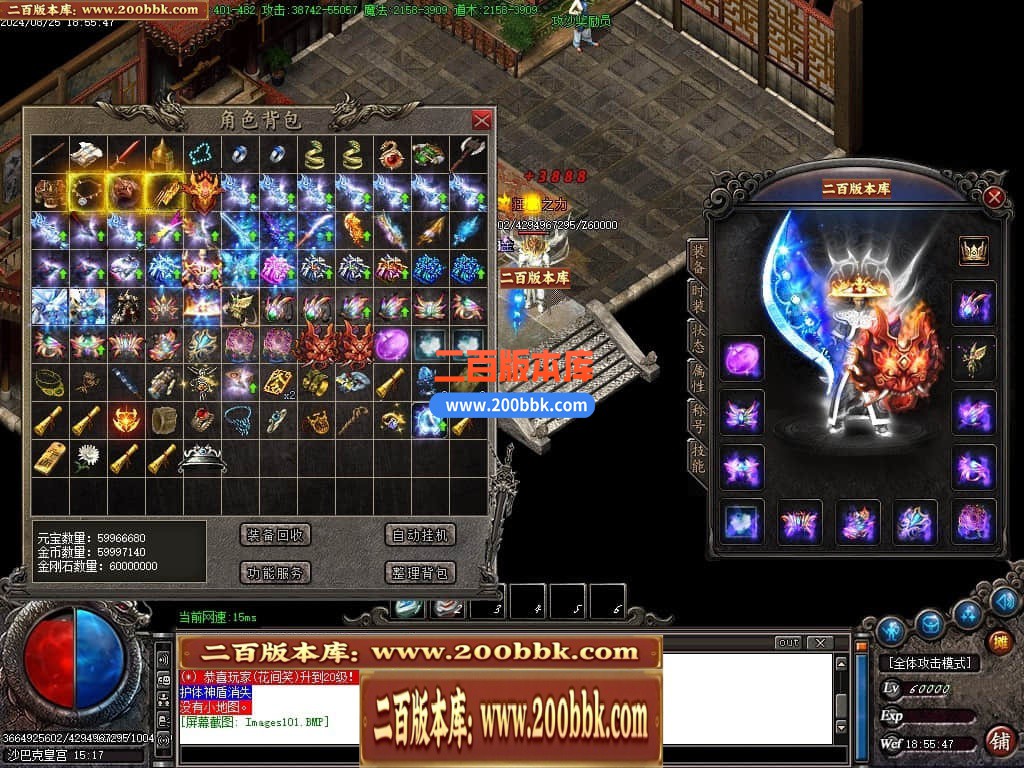Select the battle axe in the inventory

(x=468, y=154)
